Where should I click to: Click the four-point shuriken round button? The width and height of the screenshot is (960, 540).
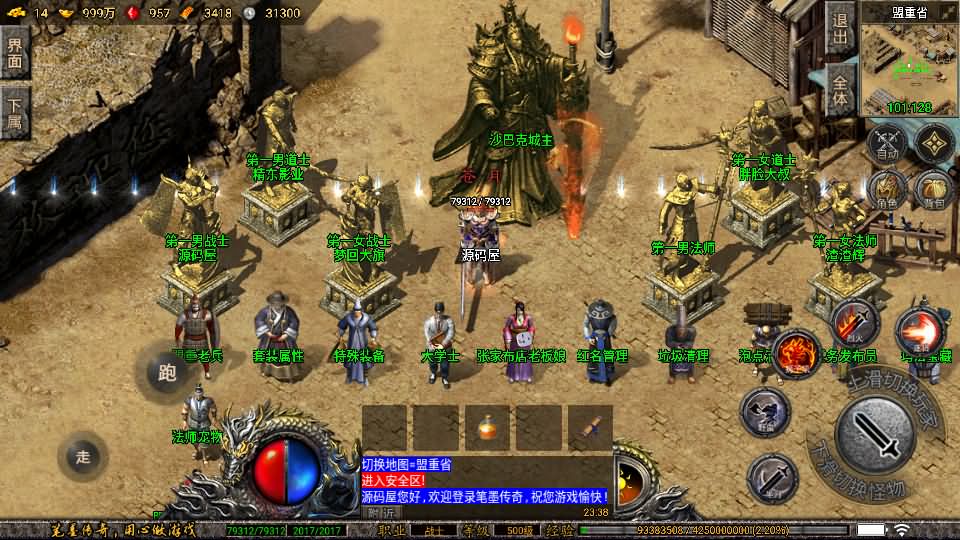coord(934,142)
